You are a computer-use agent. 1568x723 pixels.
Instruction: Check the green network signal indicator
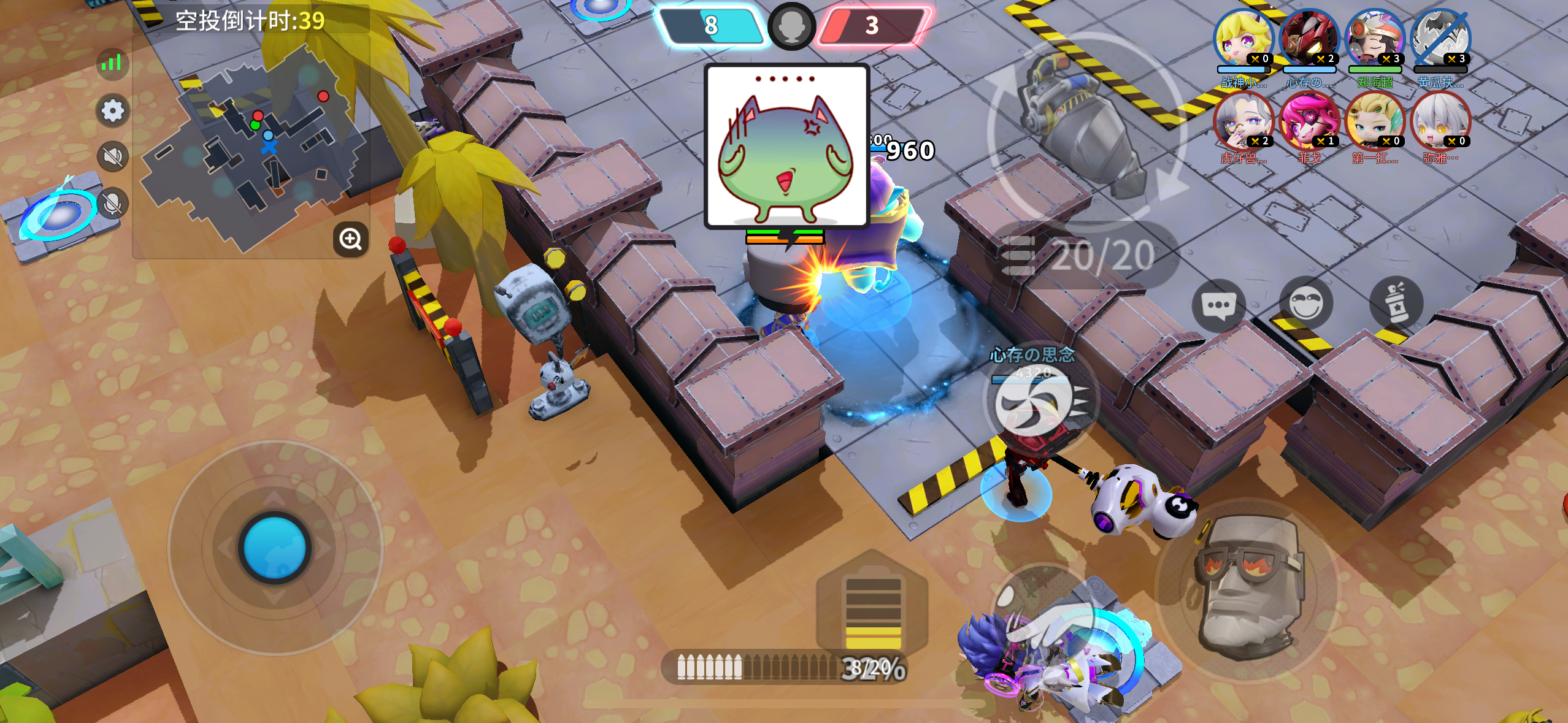[112, 64]
